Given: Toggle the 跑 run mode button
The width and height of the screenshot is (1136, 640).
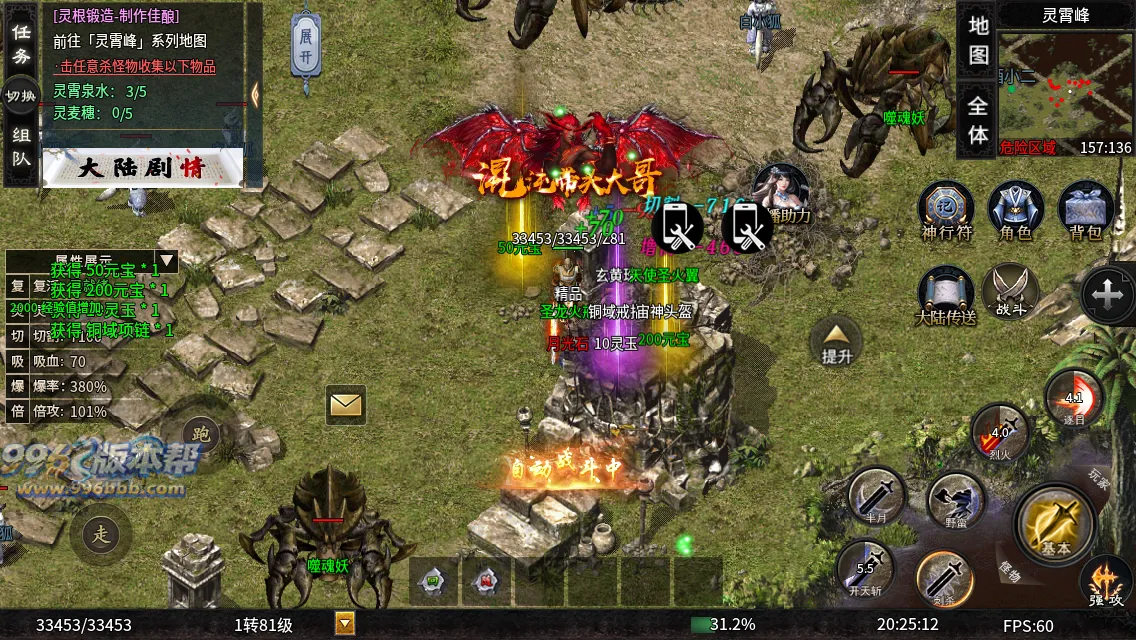Looking at the screenshot, I should pyautogui.click(x=201, y=432).
